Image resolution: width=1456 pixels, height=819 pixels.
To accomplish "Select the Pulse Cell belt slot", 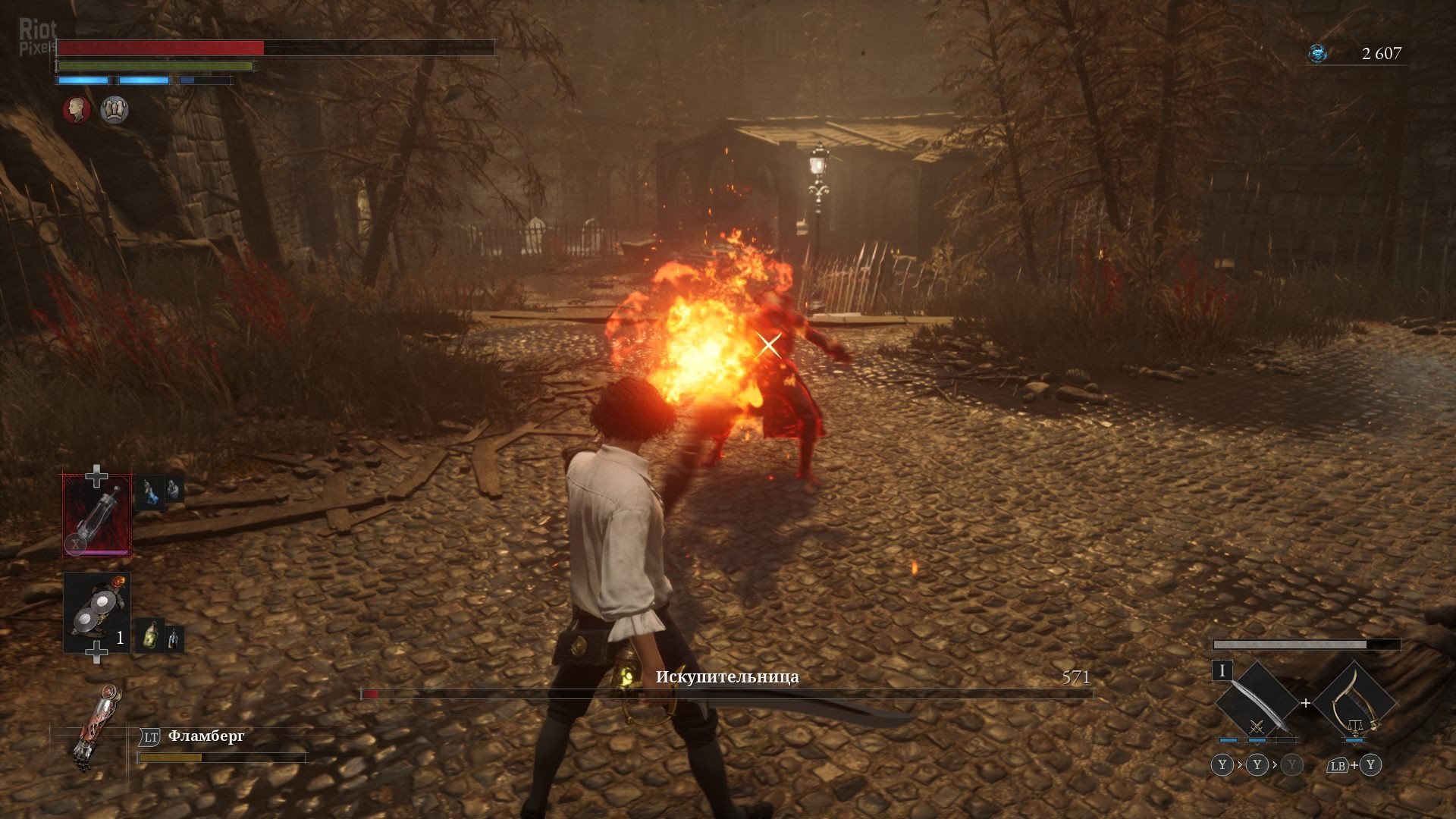I will pyautogui.click(x=97, y=516).
